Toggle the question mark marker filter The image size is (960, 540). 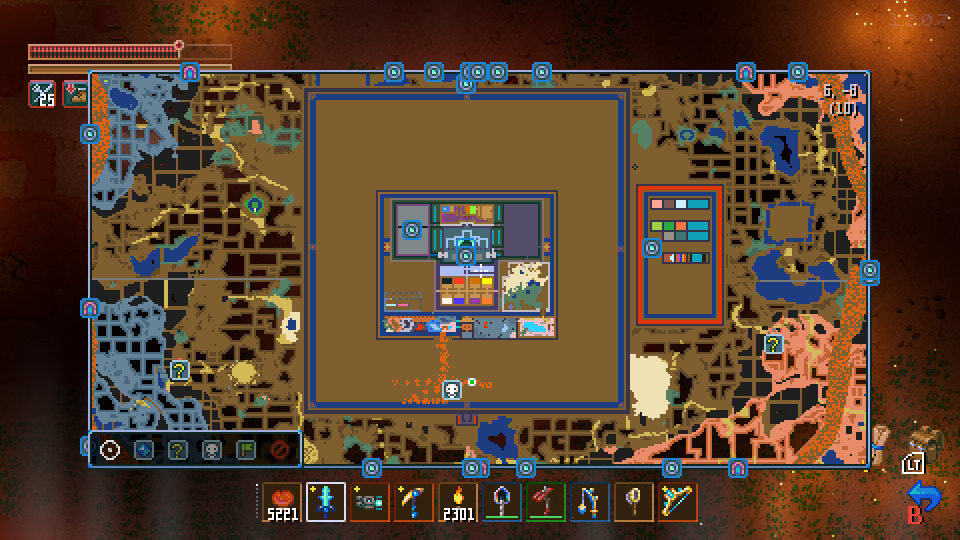(178, 450)
